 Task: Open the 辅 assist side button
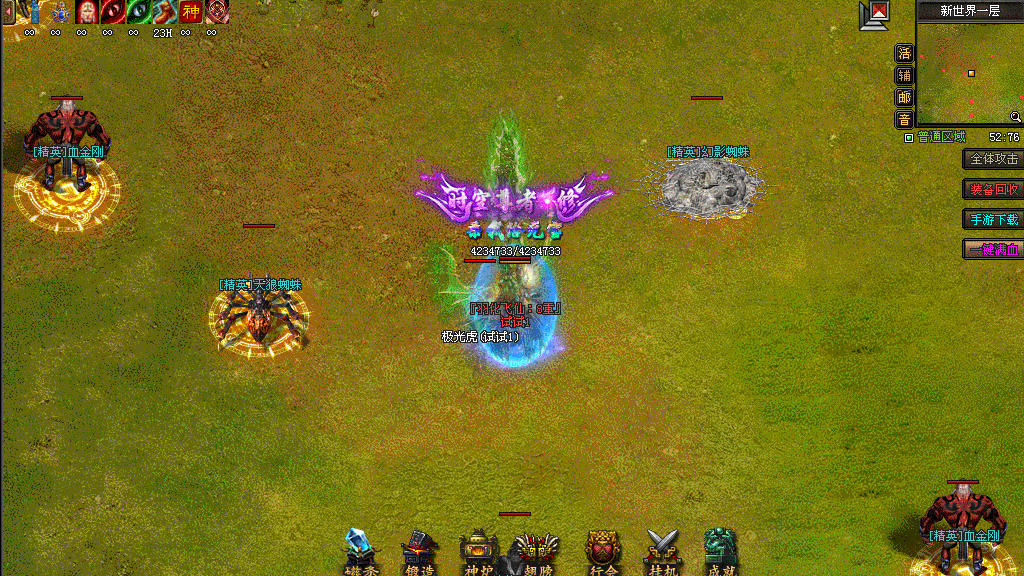tap(904, 75)
